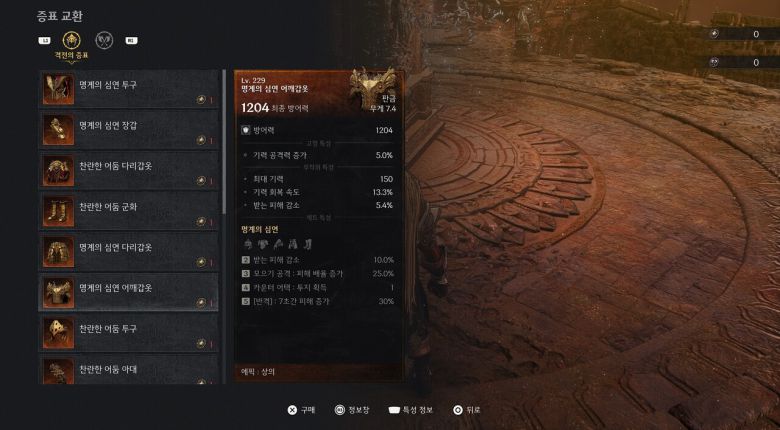Switch to the second token tab icon

pos(104,41)
